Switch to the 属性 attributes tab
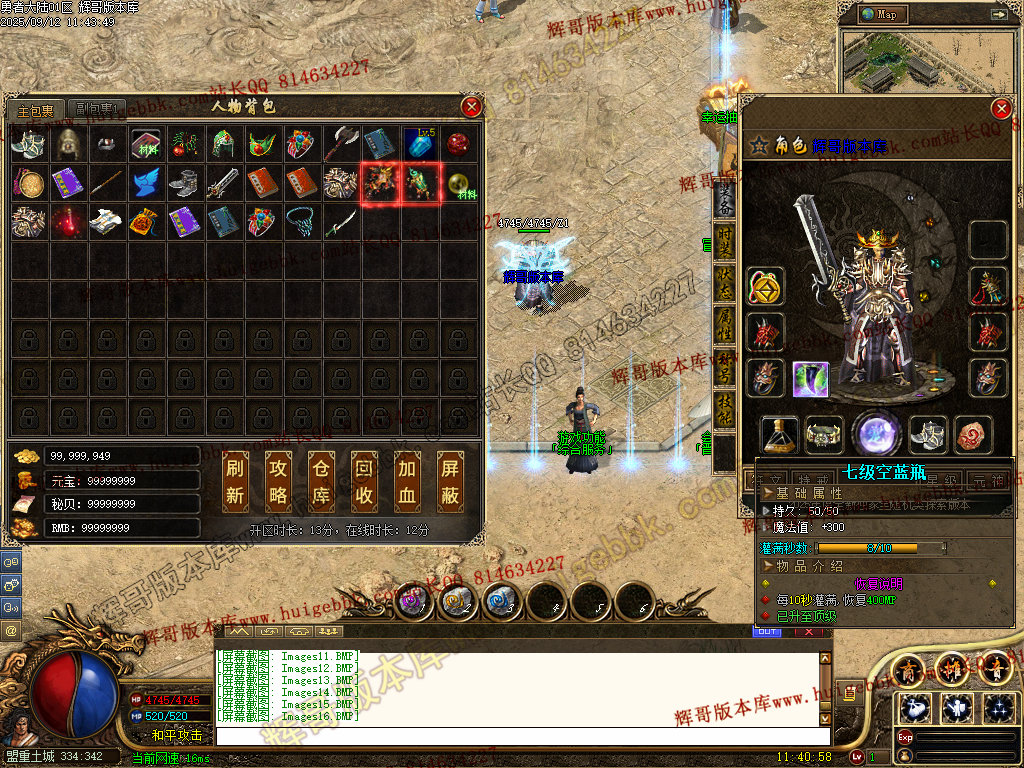 coord(725,324)
